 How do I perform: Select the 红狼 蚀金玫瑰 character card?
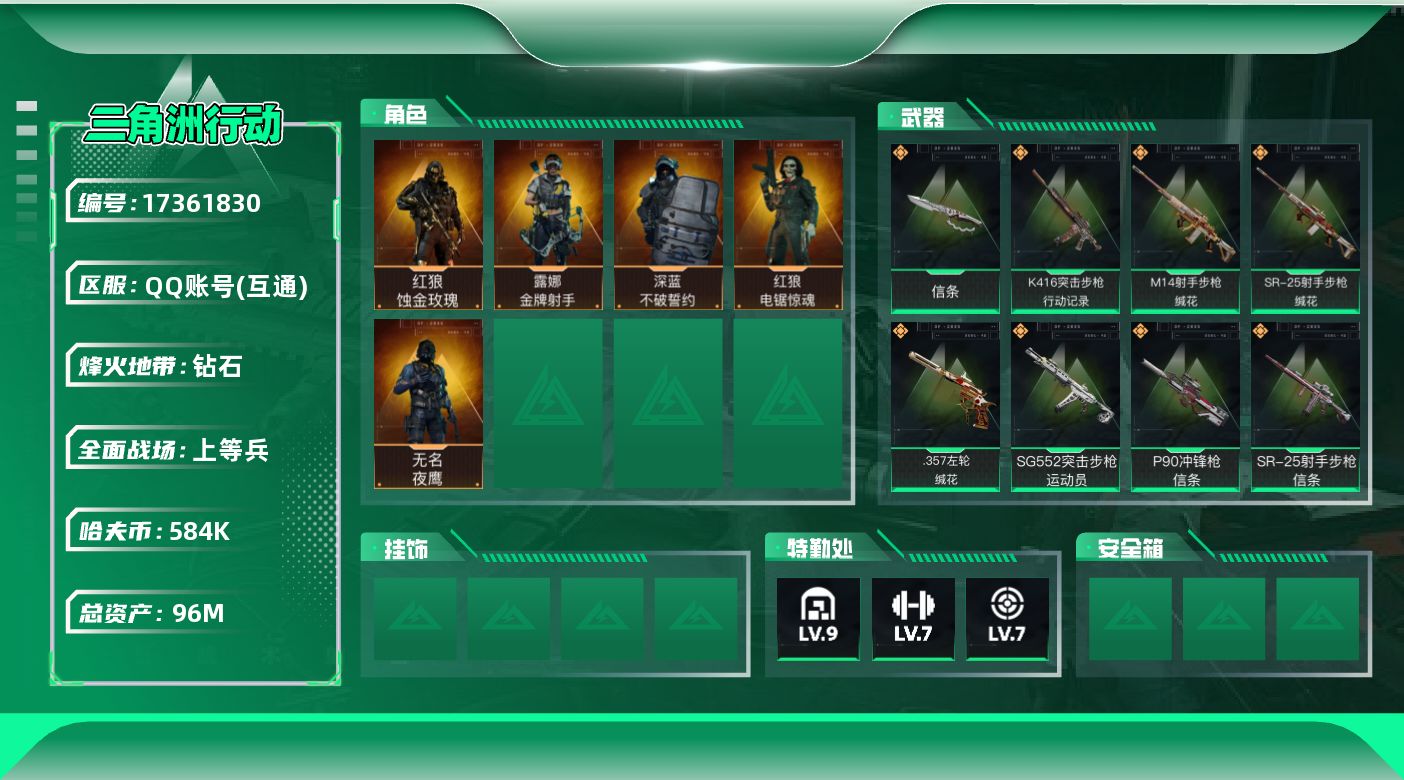coord(428,224)
